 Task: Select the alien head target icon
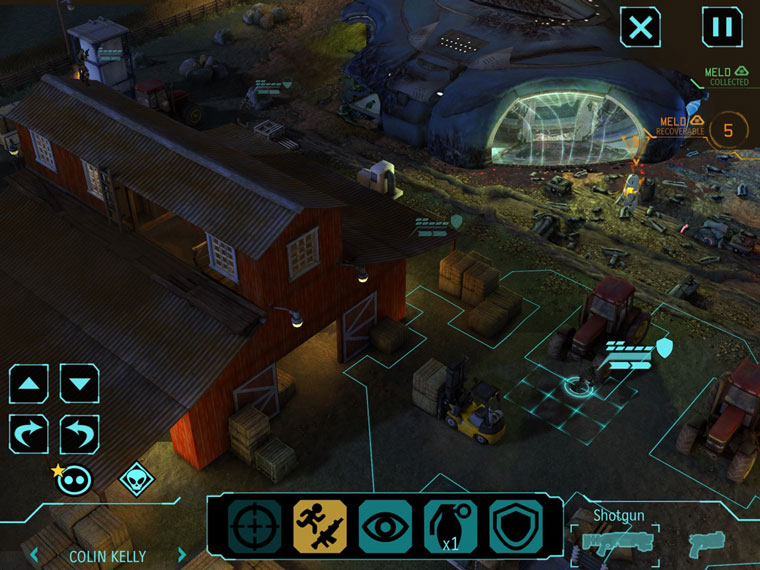[x=137, y=480]
